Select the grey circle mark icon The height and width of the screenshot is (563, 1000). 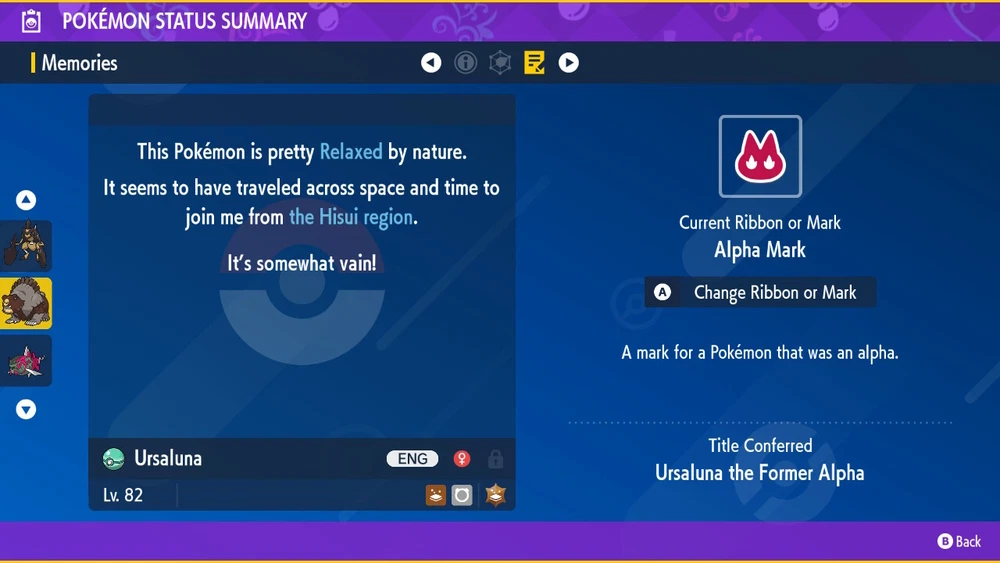[461, 494]
